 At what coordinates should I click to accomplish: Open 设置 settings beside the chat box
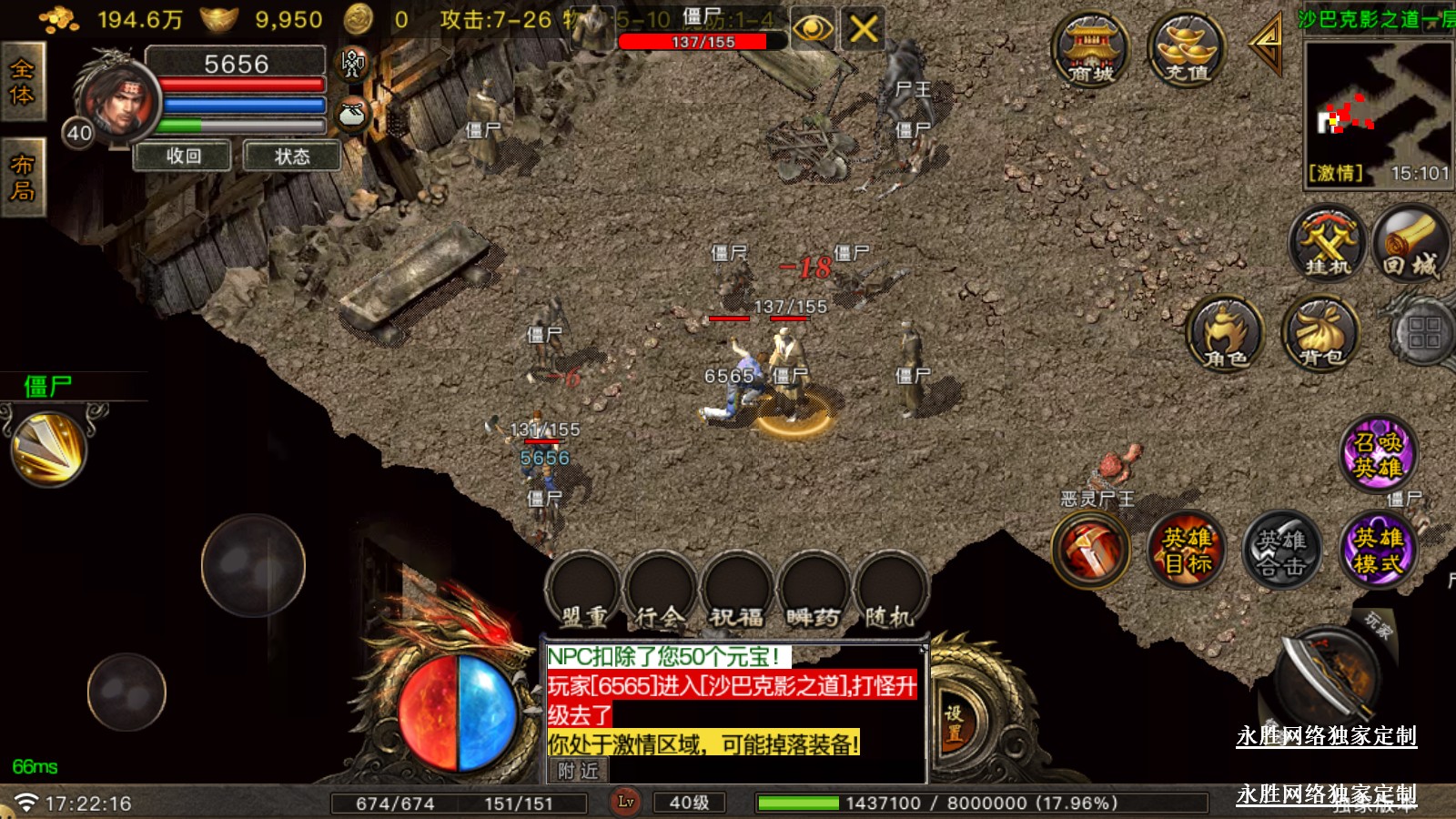coord(953,723)
